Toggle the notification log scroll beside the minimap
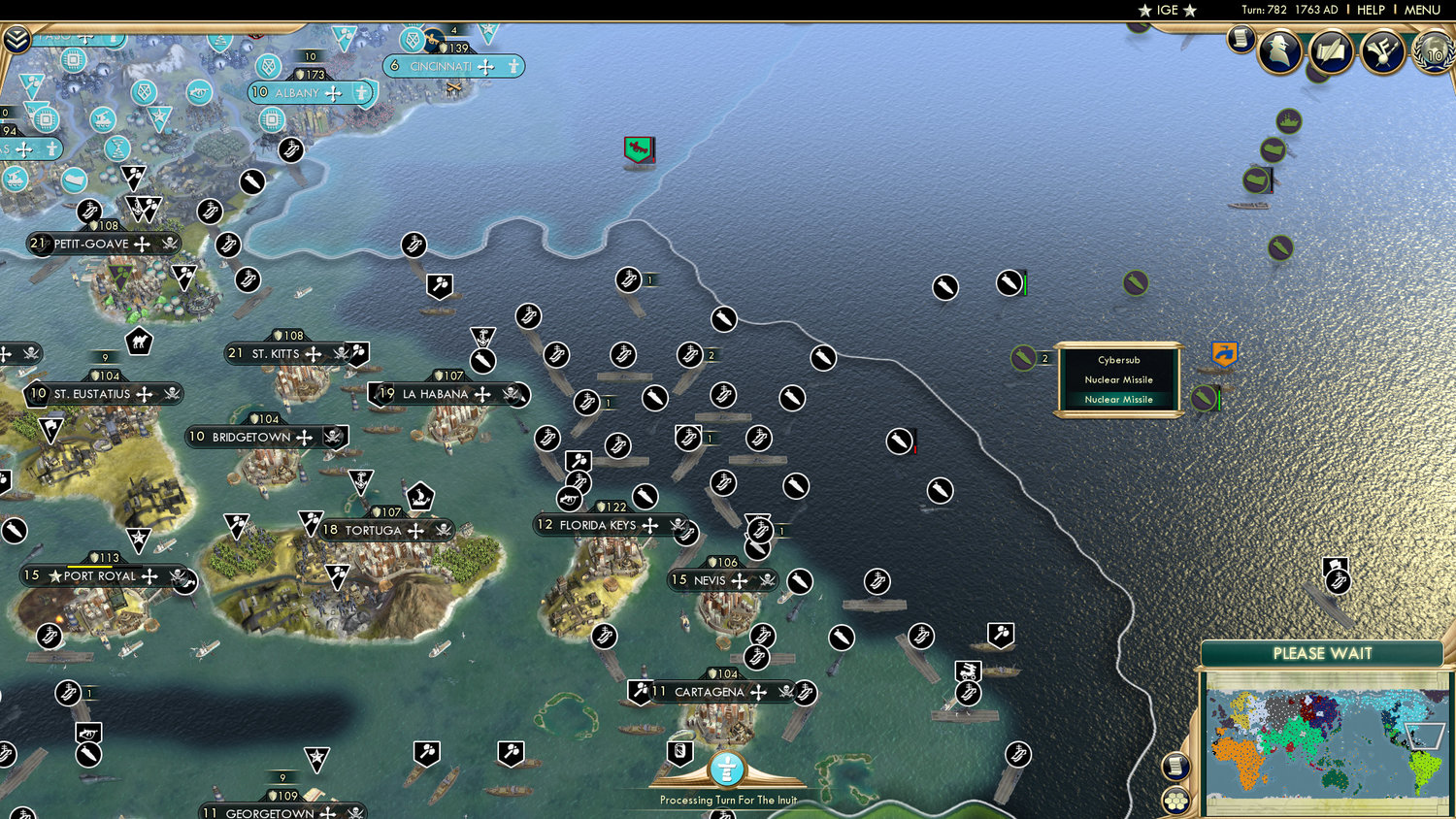Viewport: 1456px width, 819px height. coord(1175,766)
